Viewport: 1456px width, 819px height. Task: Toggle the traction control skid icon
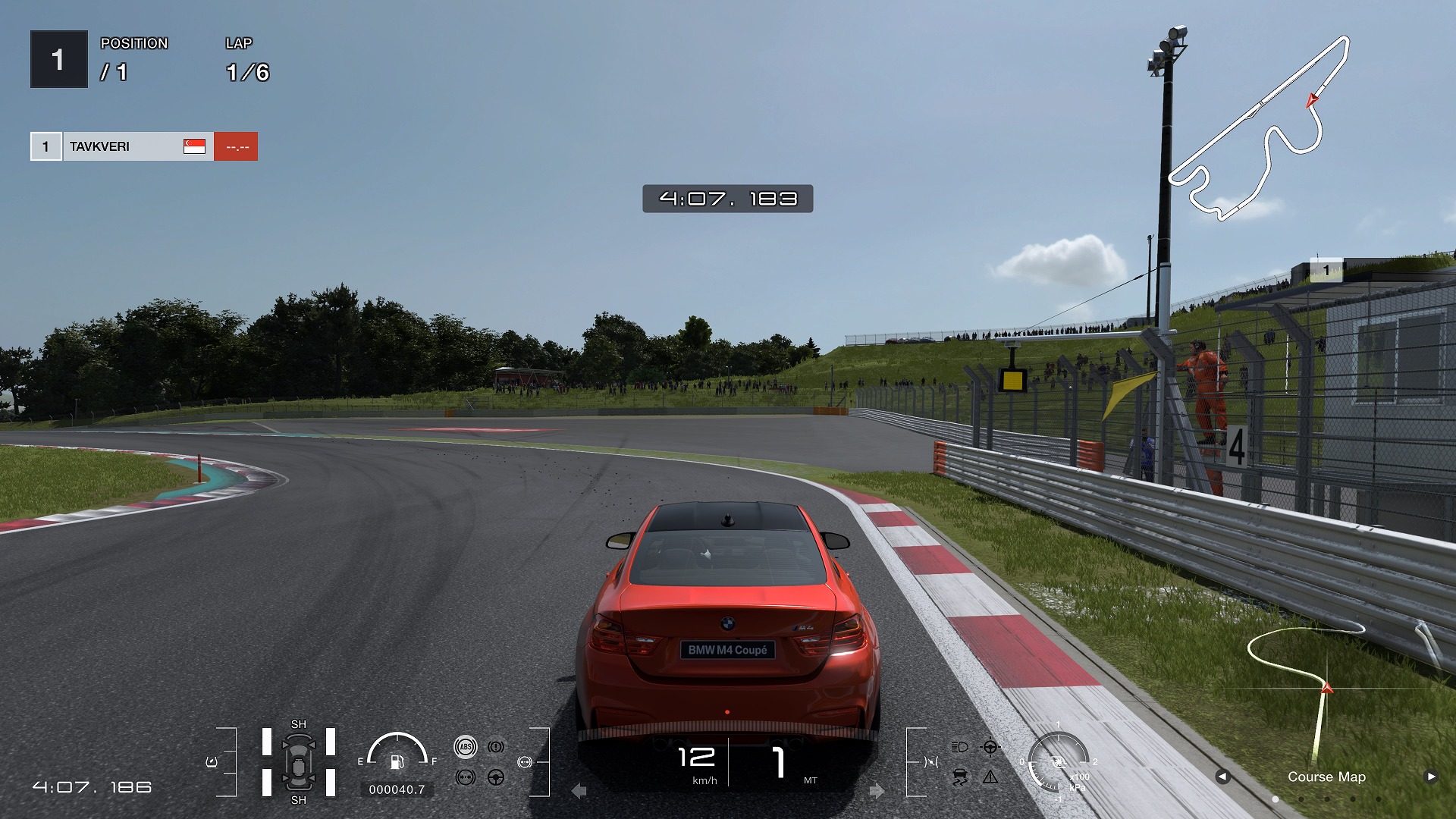click(959, 777)
